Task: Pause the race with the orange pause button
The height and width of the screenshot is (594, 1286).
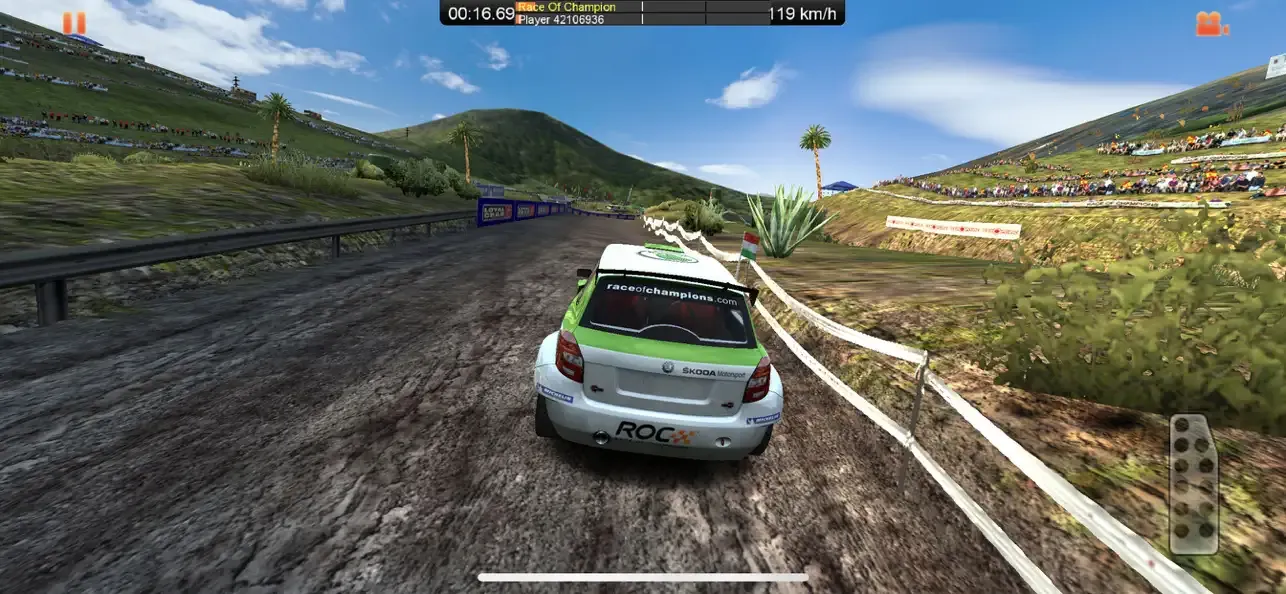Action: 73,22
